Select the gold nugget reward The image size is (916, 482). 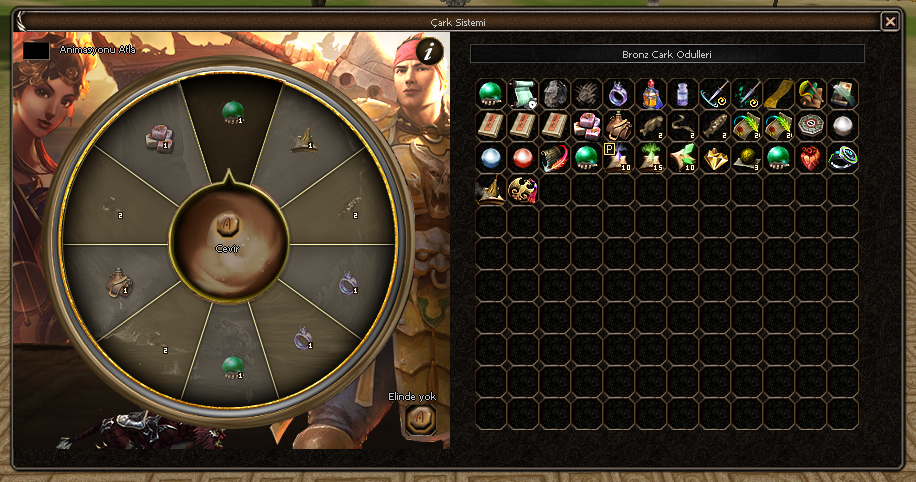pyautogui.click(x=715, y=158)
